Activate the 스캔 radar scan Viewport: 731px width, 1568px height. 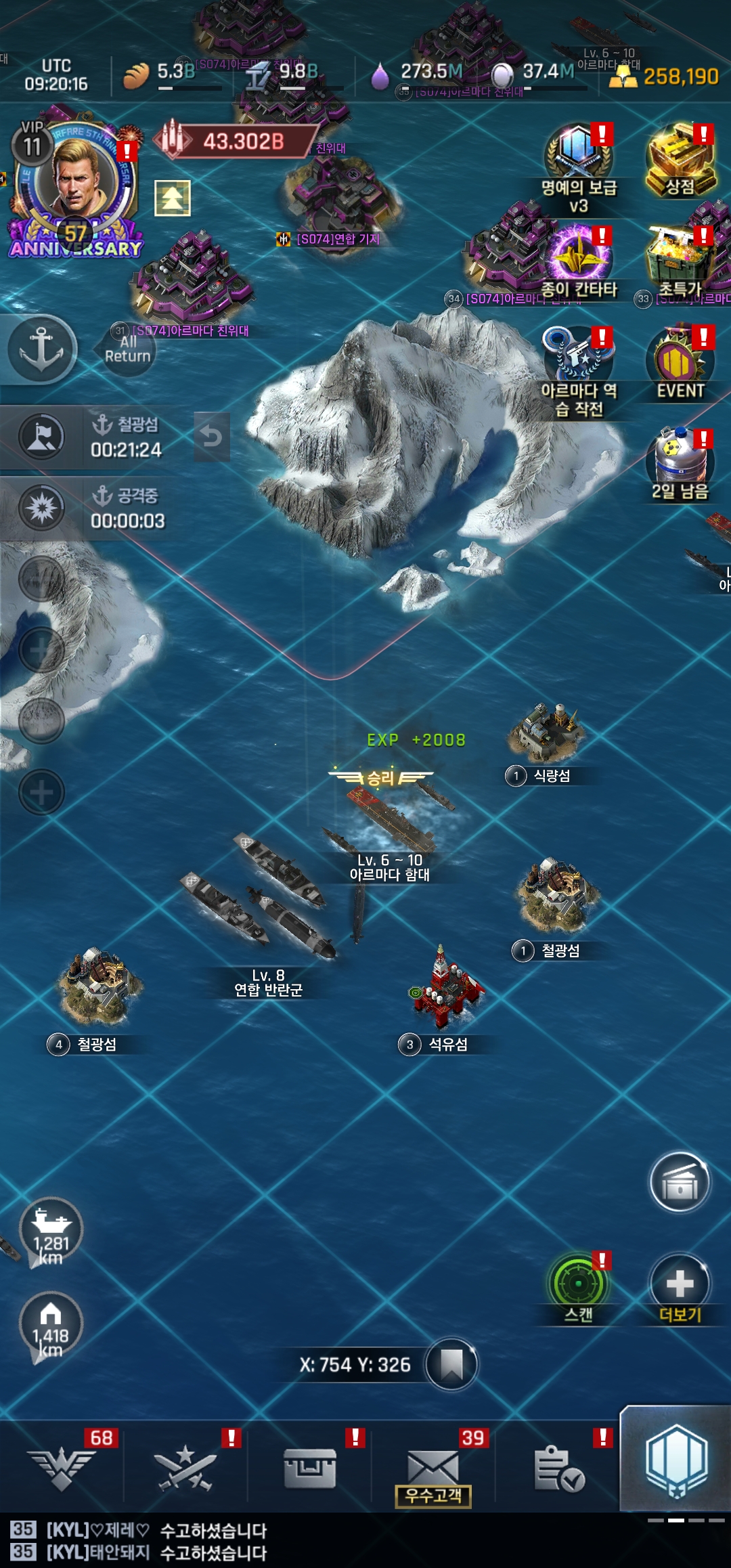coord(579,1284)
